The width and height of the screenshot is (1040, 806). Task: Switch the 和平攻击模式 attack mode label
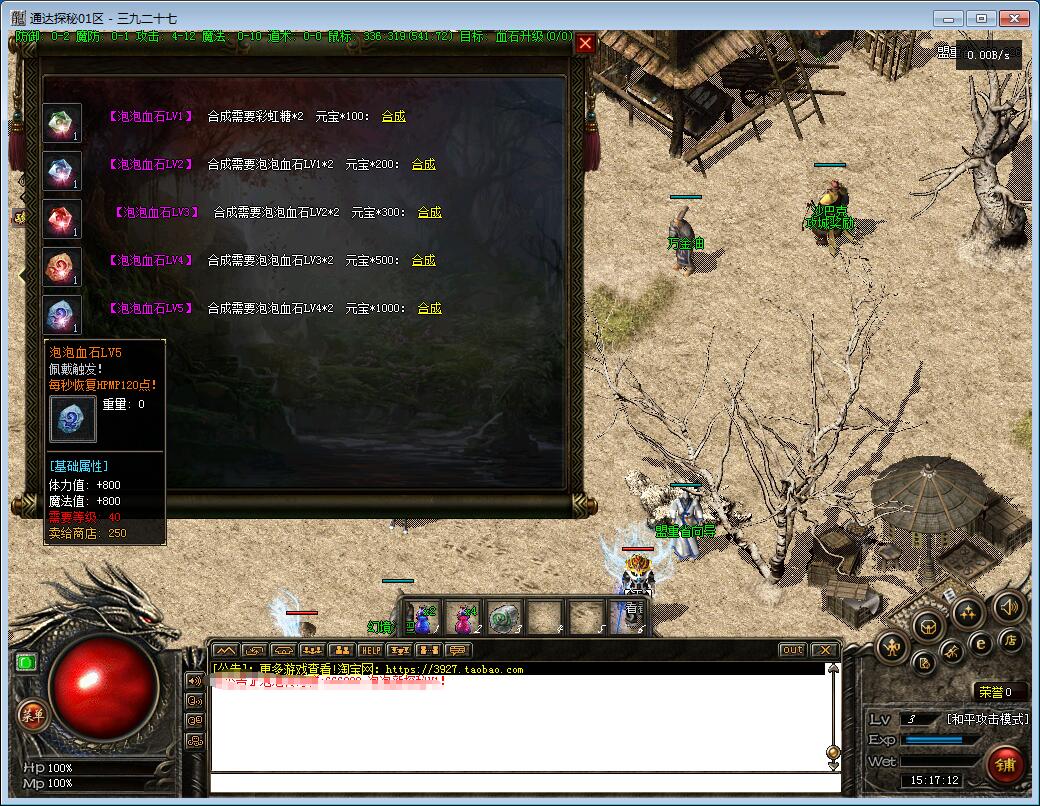987,719
